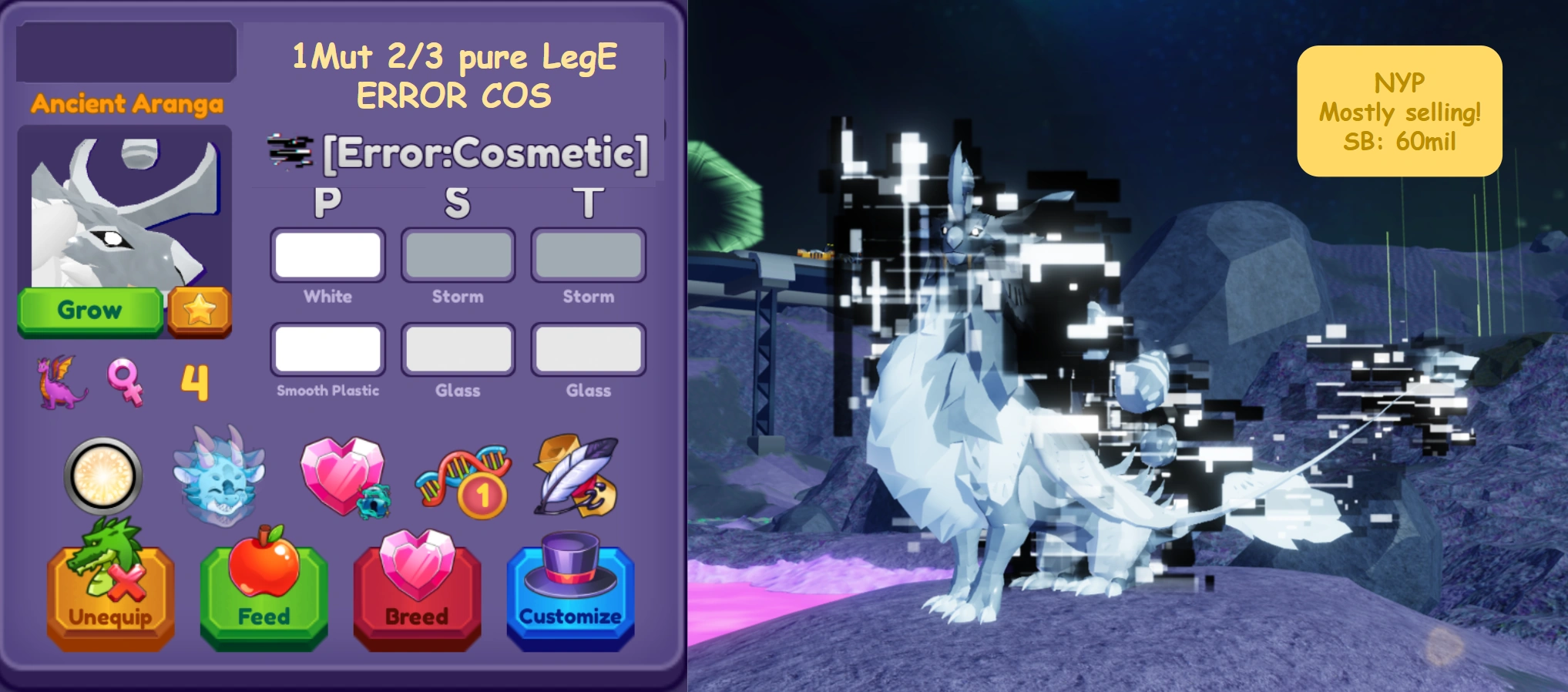Viewport: 1568px width, 692px height.
Task: Click the Smooth Plastic material swatch
Action: [x=327, y=349]
